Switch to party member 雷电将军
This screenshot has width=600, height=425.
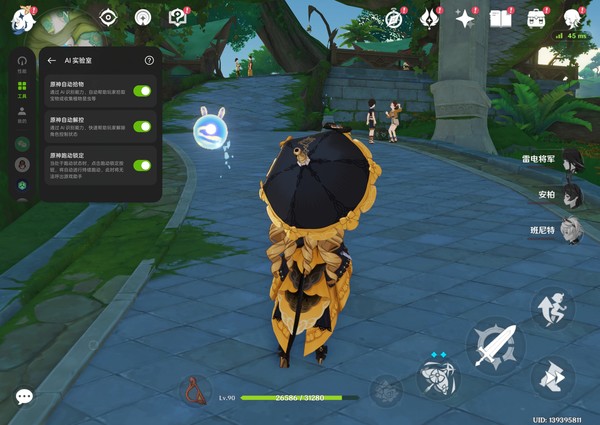point(570,159)
